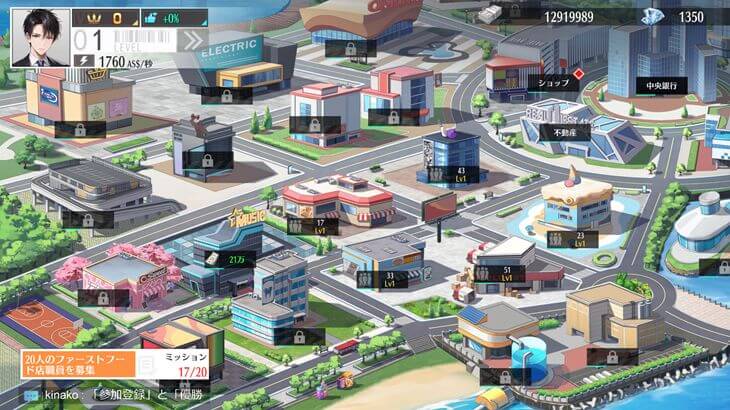
Task: Select the Lv1 building label showing 23
Action: point(570,240)
